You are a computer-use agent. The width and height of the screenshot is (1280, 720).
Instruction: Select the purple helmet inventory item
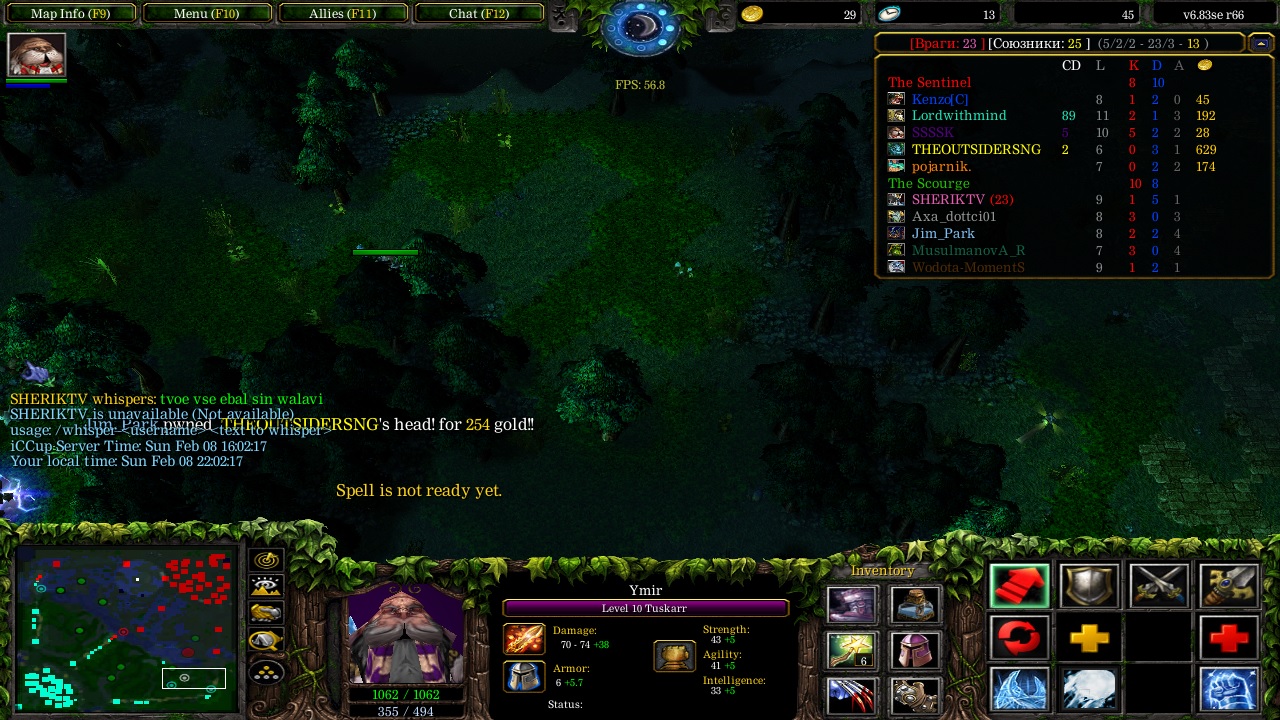914,650
